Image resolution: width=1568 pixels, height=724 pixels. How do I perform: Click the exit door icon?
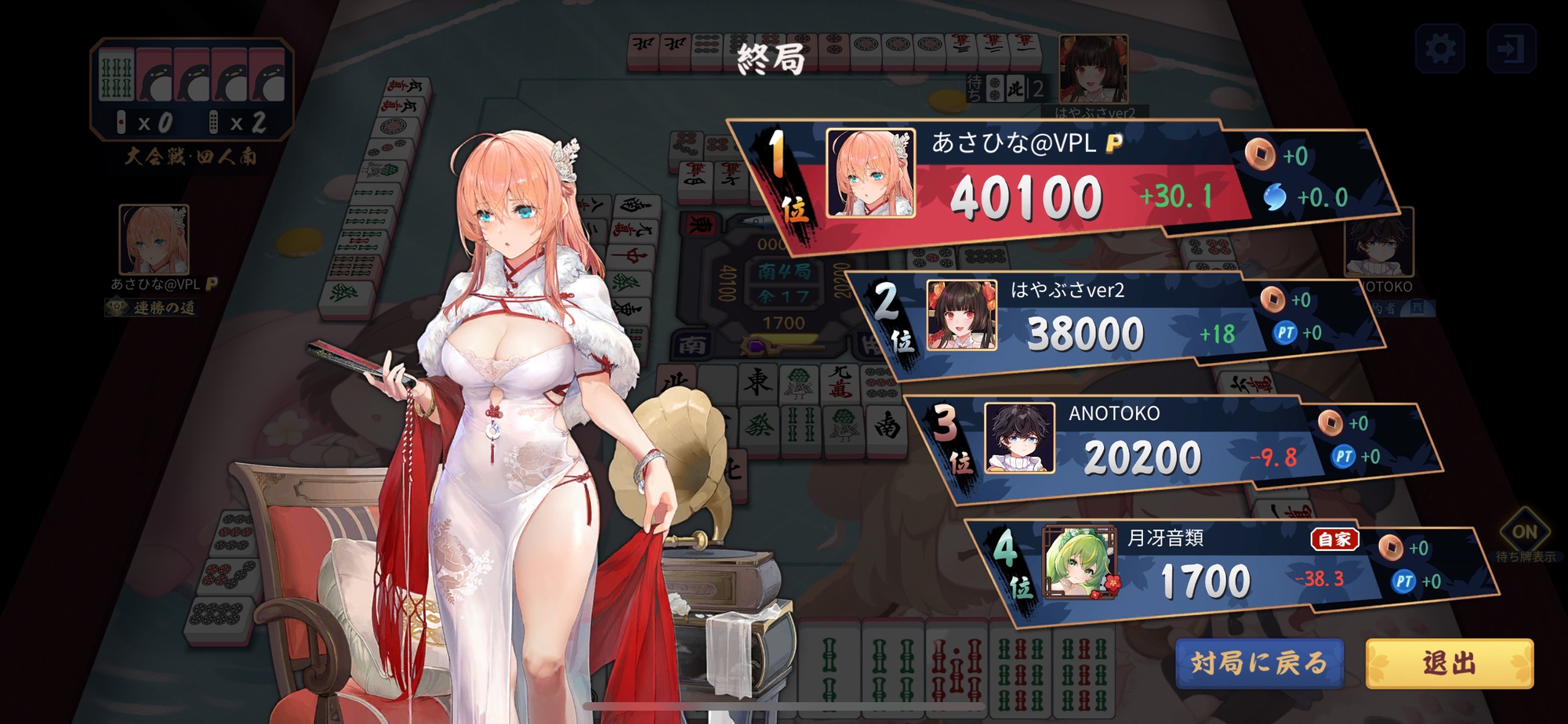[1511, 49]
